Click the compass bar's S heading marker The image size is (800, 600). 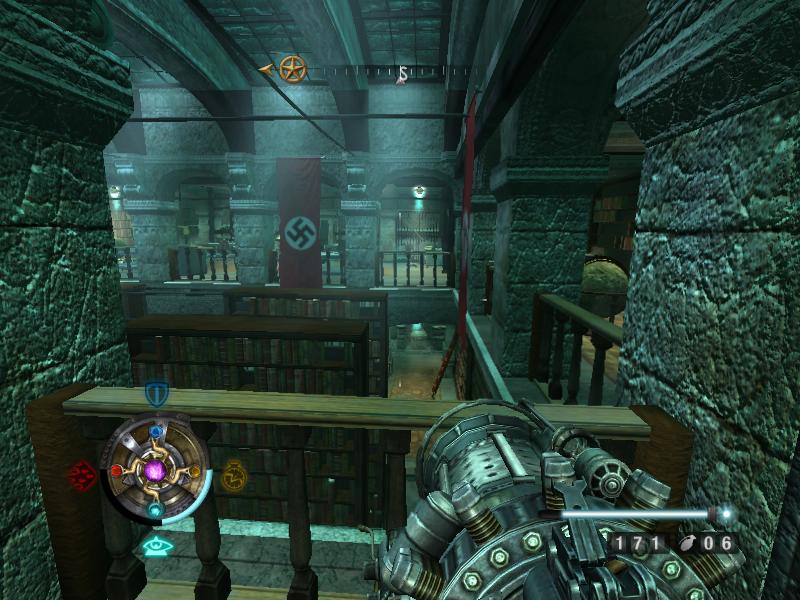[401, 73]
